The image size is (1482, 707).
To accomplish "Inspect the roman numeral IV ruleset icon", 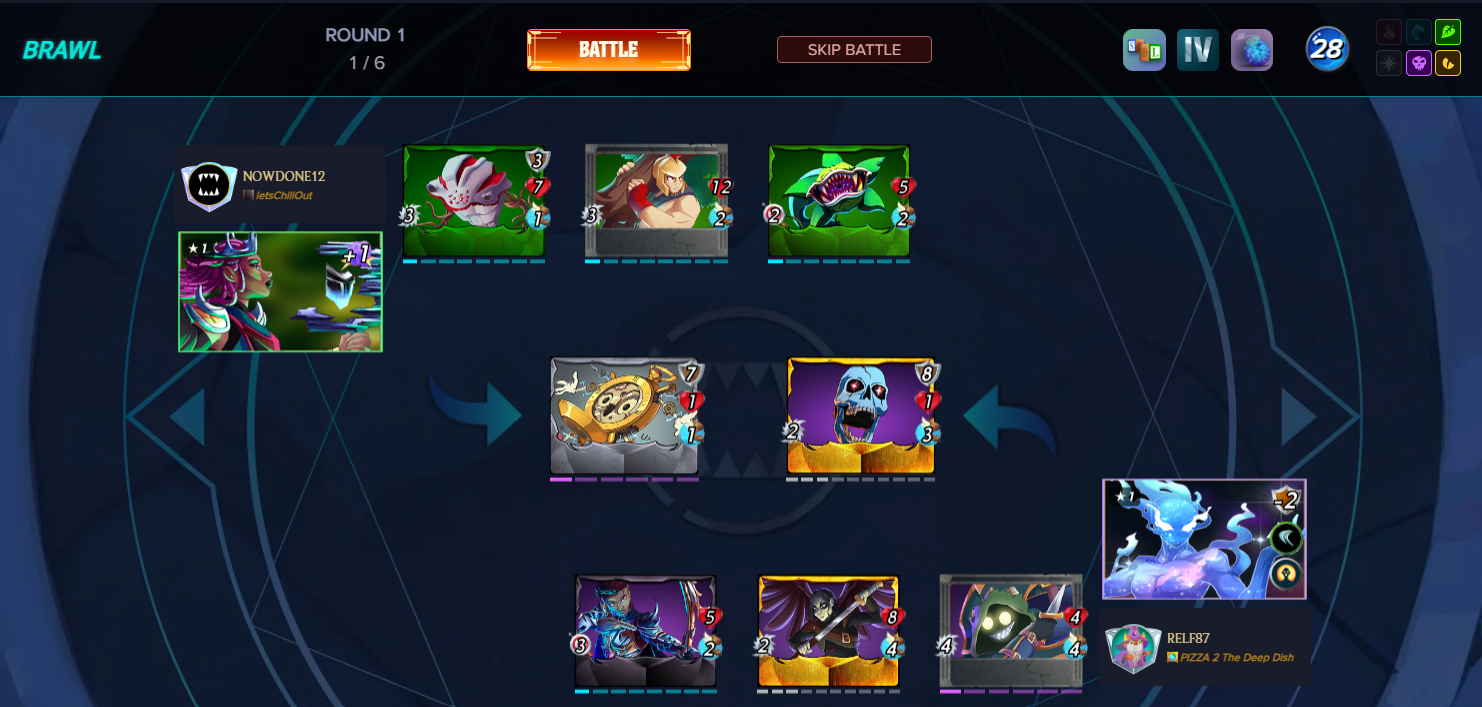I will point(1197,50).
